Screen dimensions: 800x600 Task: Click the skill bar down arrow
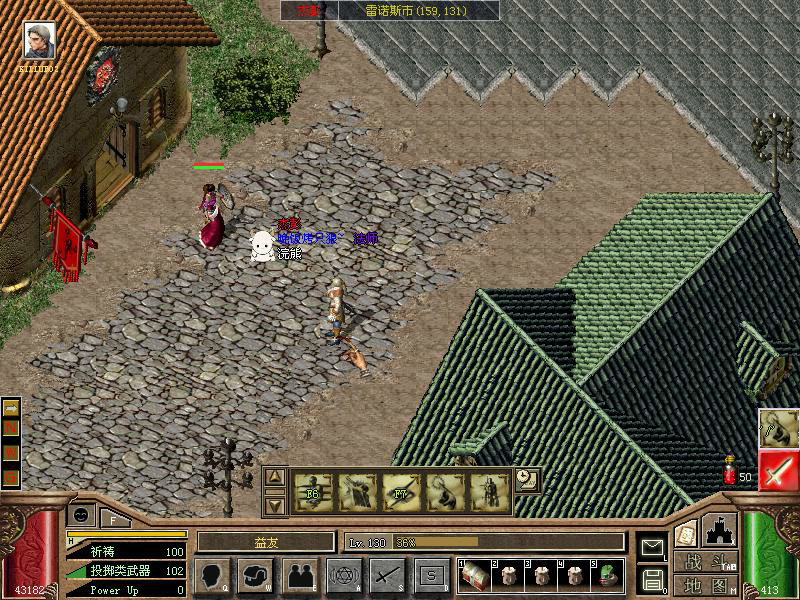click(276, 505)
